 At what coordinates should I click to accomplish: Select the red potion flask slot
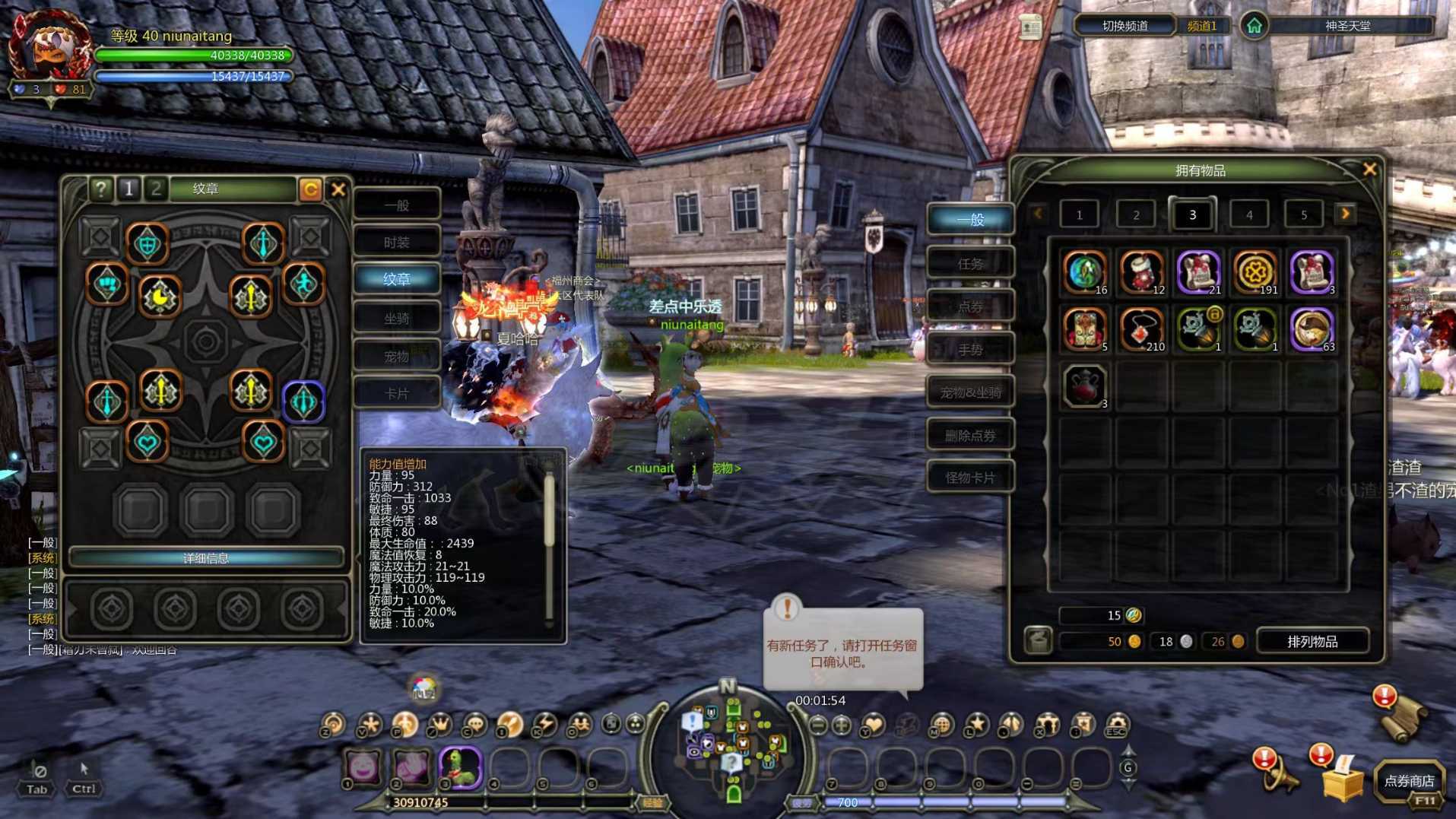point(1084,386)
